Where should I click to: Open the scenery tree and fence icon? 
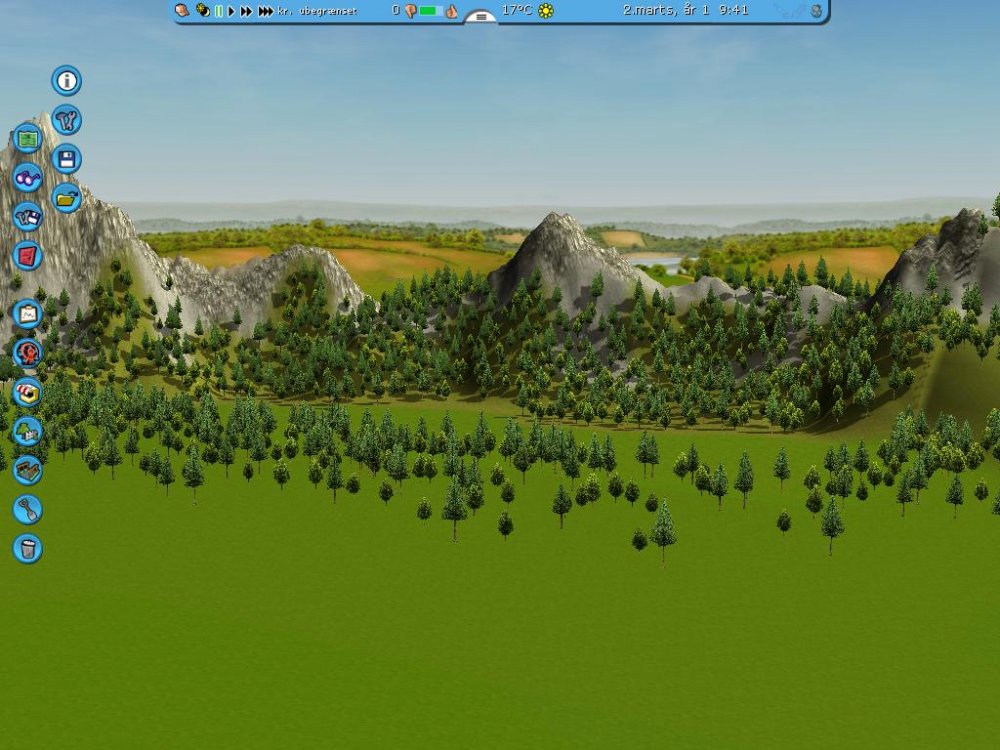(28, 431)
